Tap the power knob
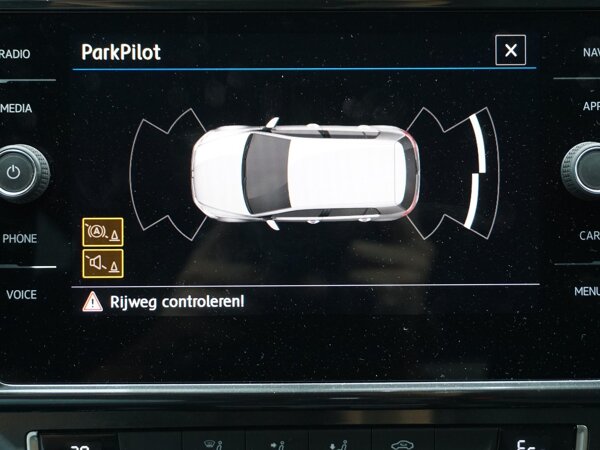 (16, 172)
